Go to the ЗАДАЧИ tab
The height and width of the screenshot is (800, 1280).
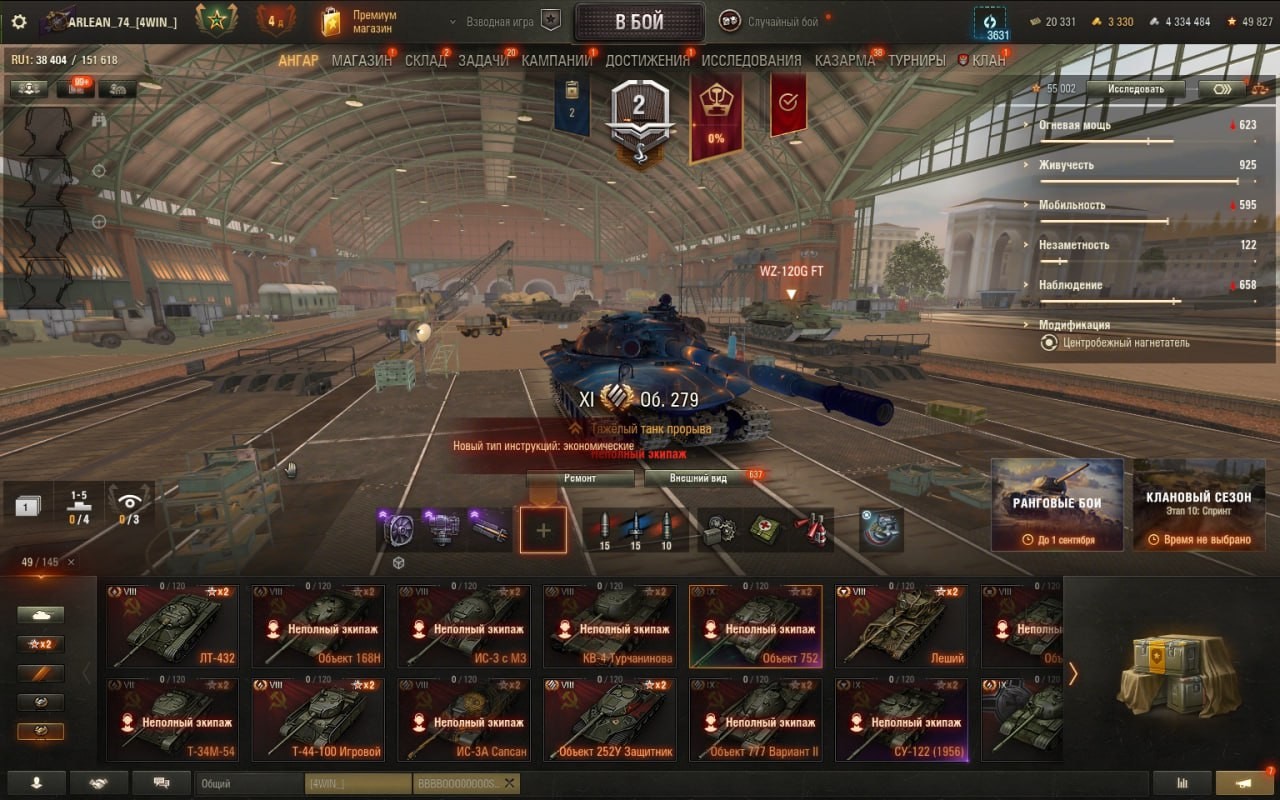[x=483, y=60]
